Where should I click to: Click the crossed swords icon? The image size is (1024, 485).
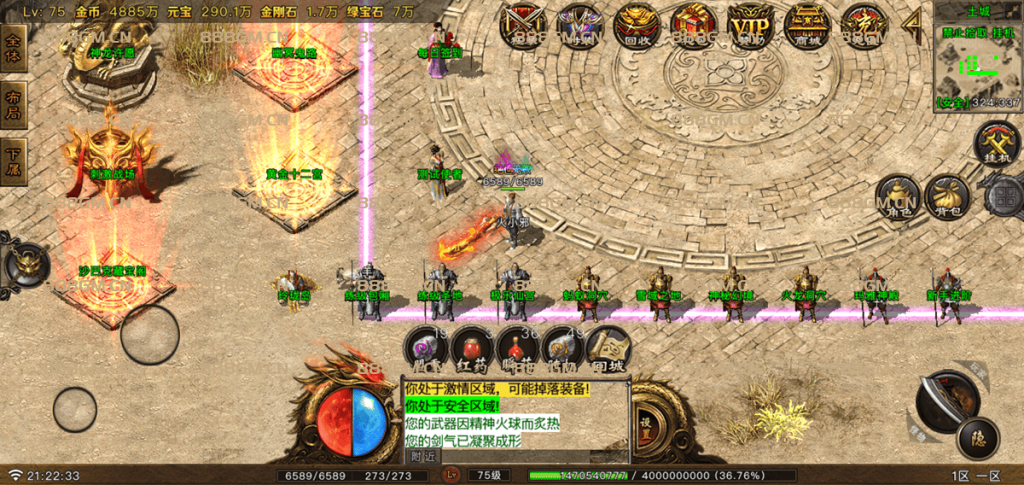[521, 24]
